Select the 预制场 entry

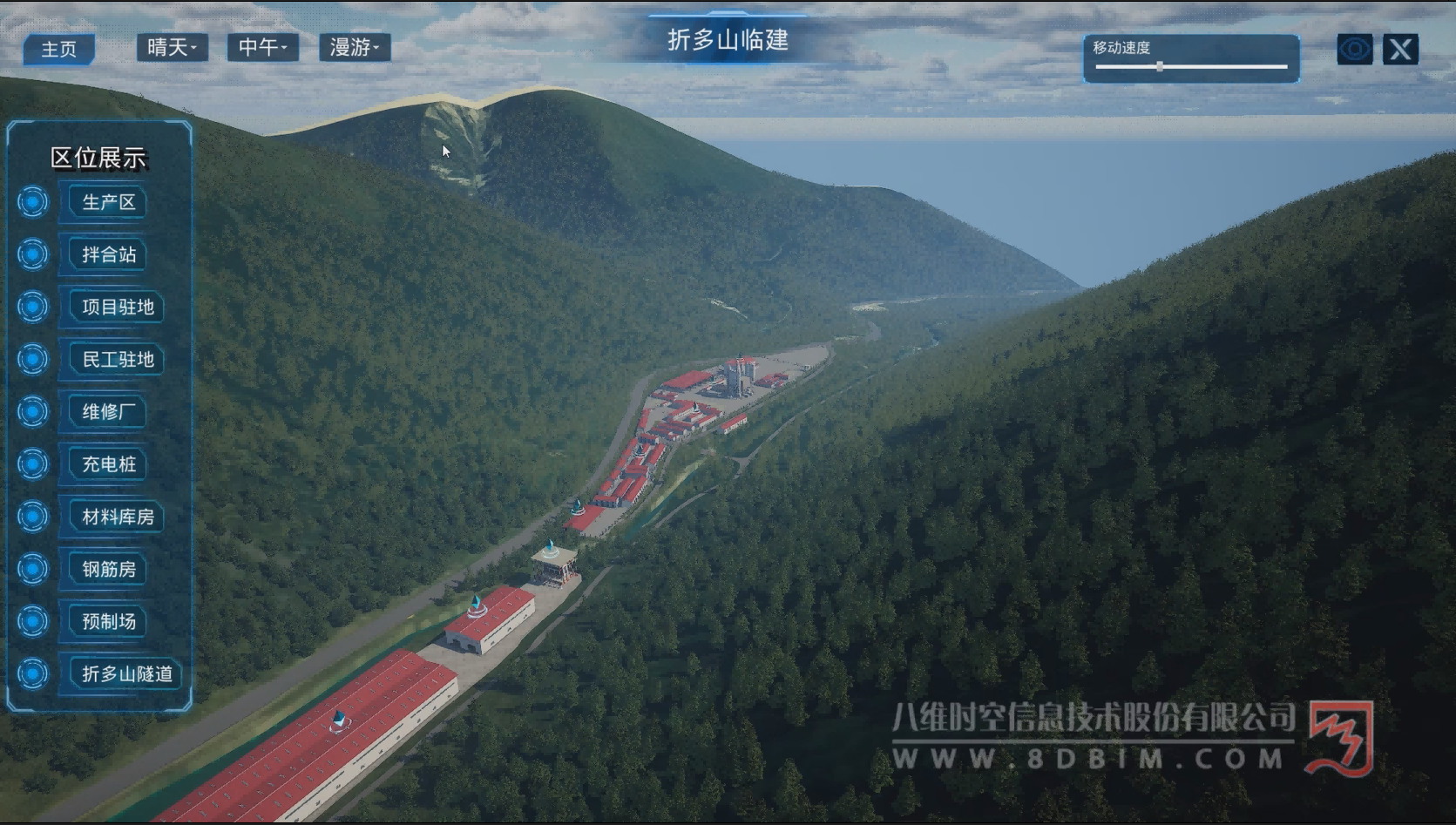tap(109, 621)
